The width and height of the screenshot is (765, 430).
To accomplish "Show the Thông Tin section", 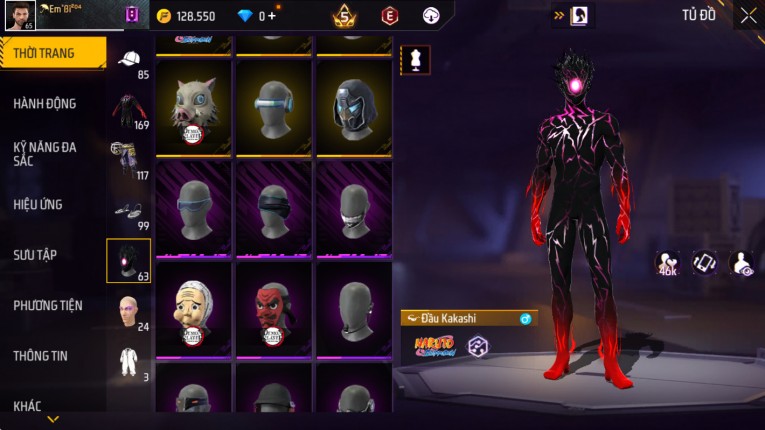I will (x=39, y=355).
